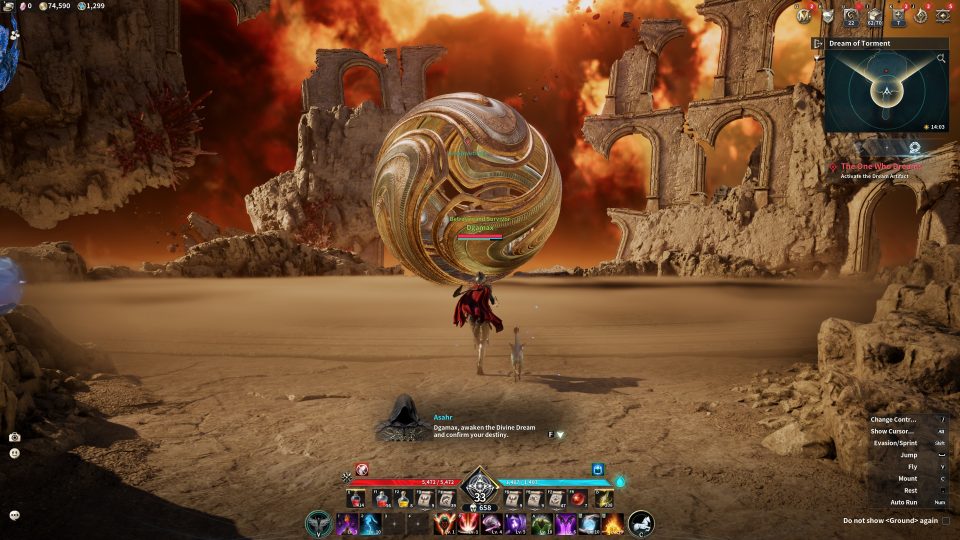This screenshot has width=960, height=540.
Task: Tick the 'Do not show <Ground> again' checkbox
Action: click(x=946, y=521)
